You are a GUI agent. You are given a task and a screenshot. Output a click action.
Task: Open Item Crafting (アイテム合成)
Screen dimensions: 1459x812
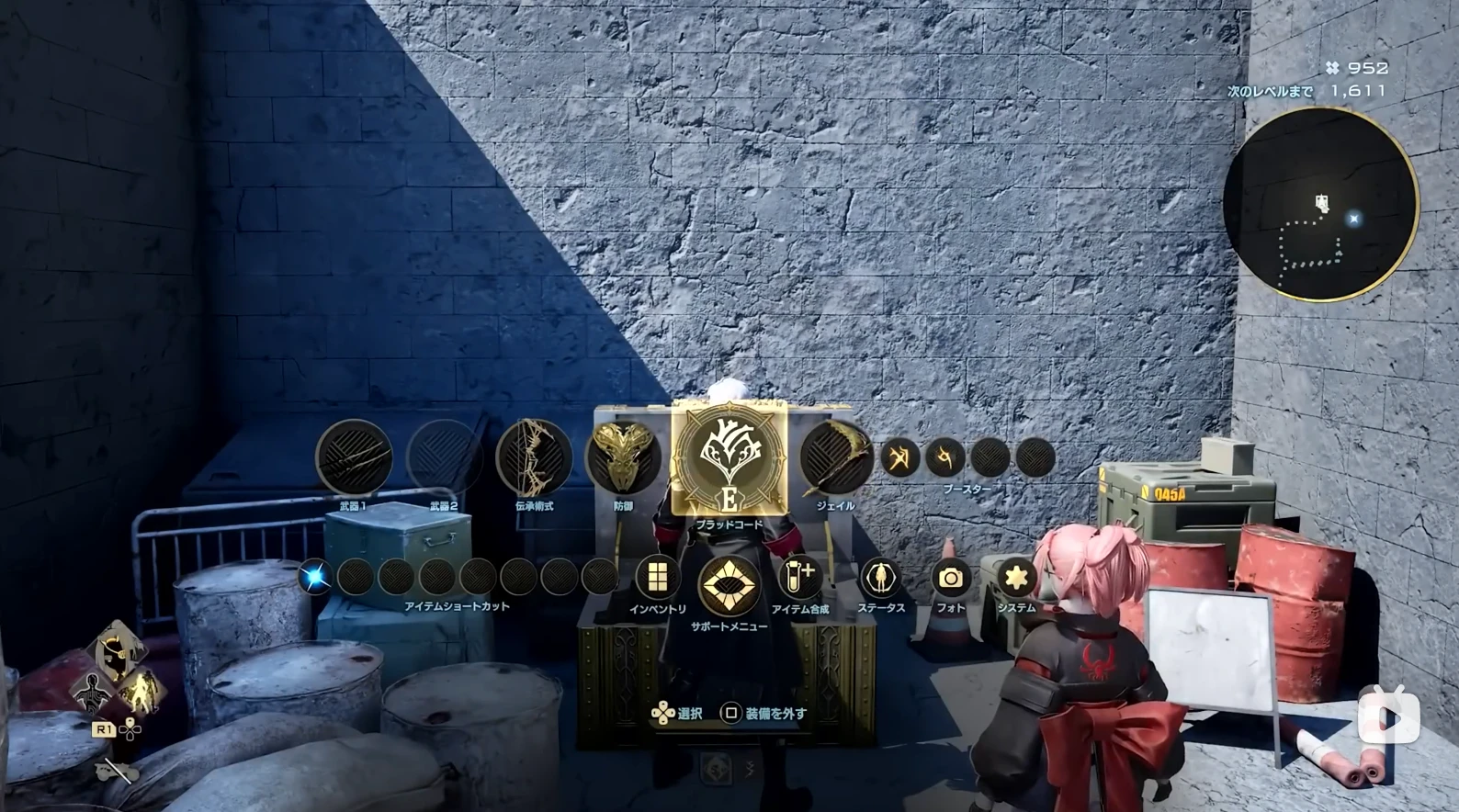click(799, 578)
